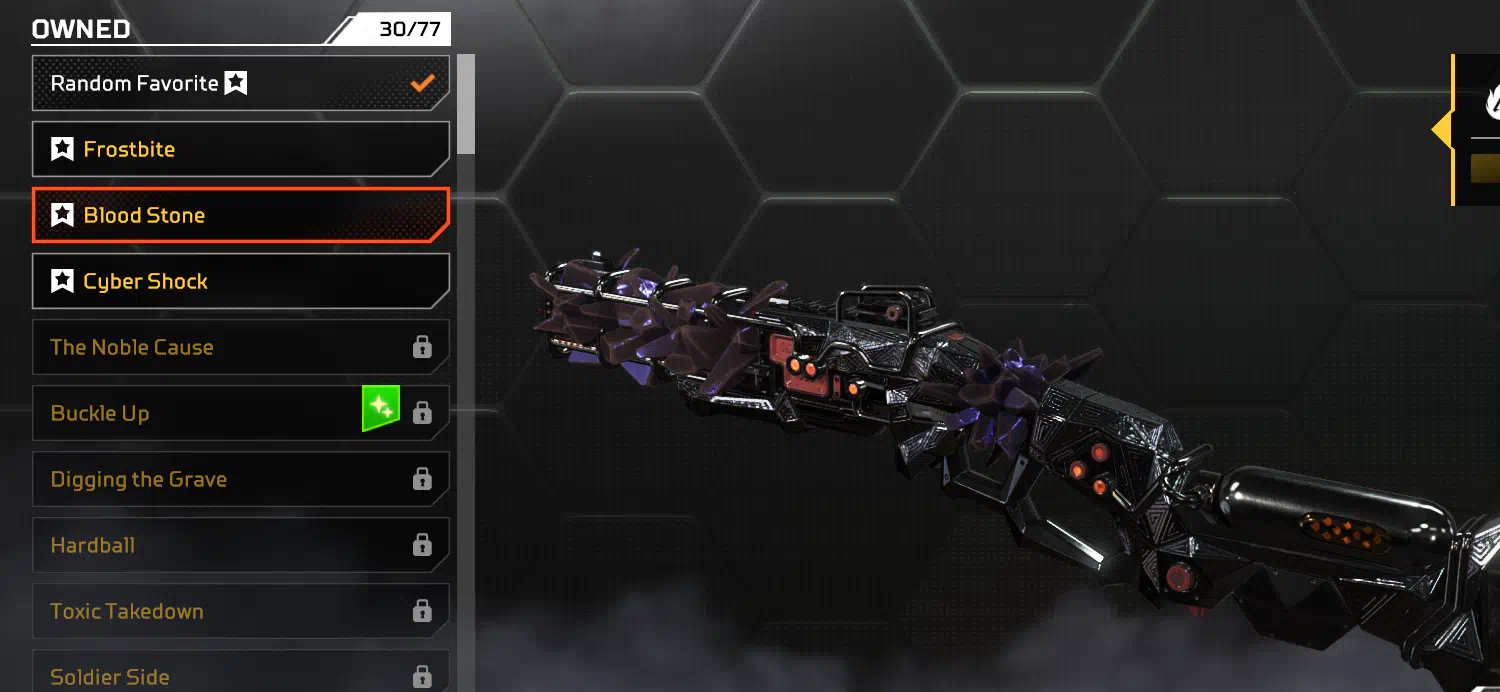This screenshot has width=1500, height=692.
Task: Equip the Cyber Shock skin
Action: pos(240,281)
